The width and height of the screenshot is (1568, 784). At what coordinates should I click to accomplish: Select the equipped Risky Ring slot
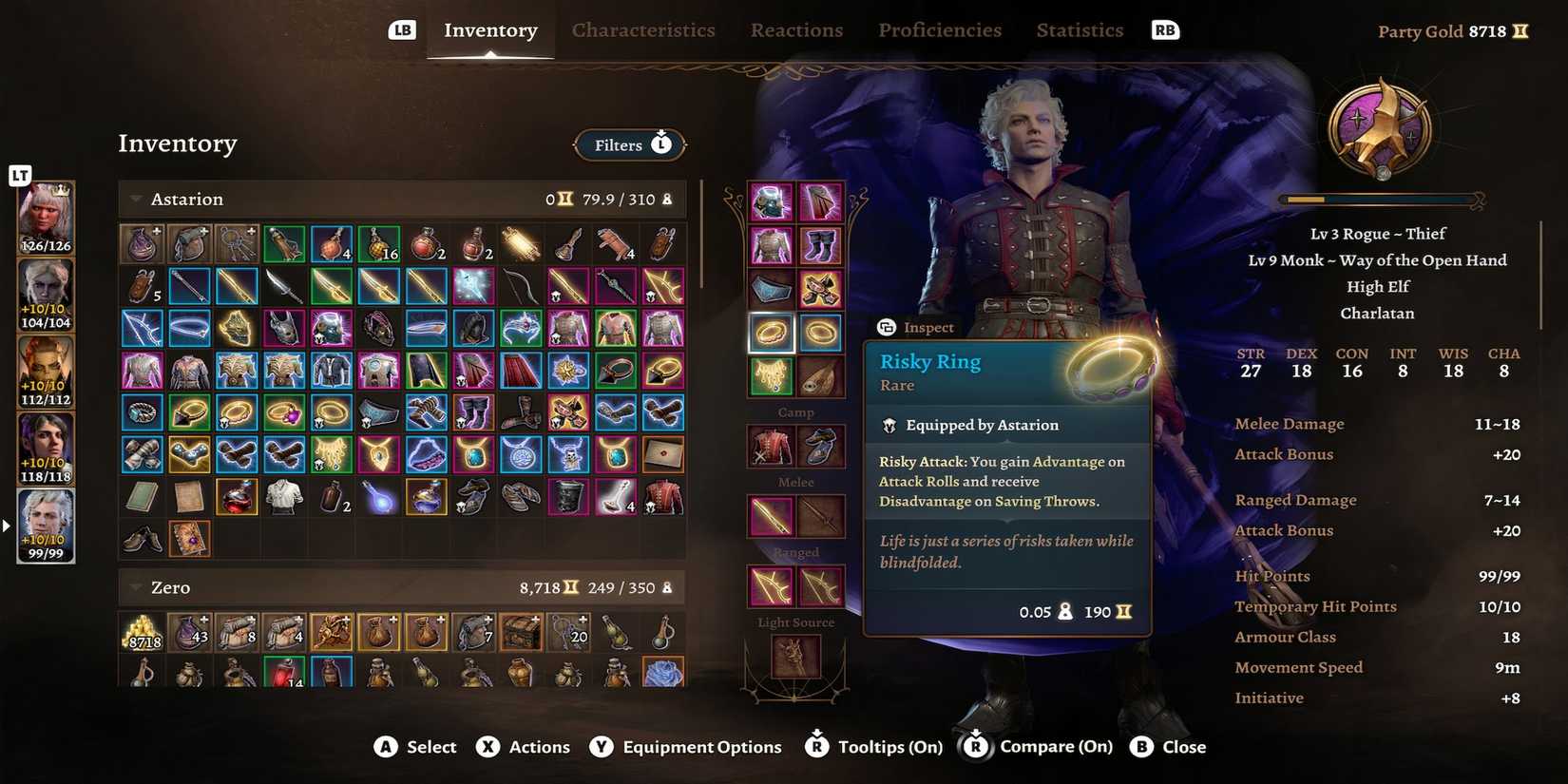[x=771, y=333]
